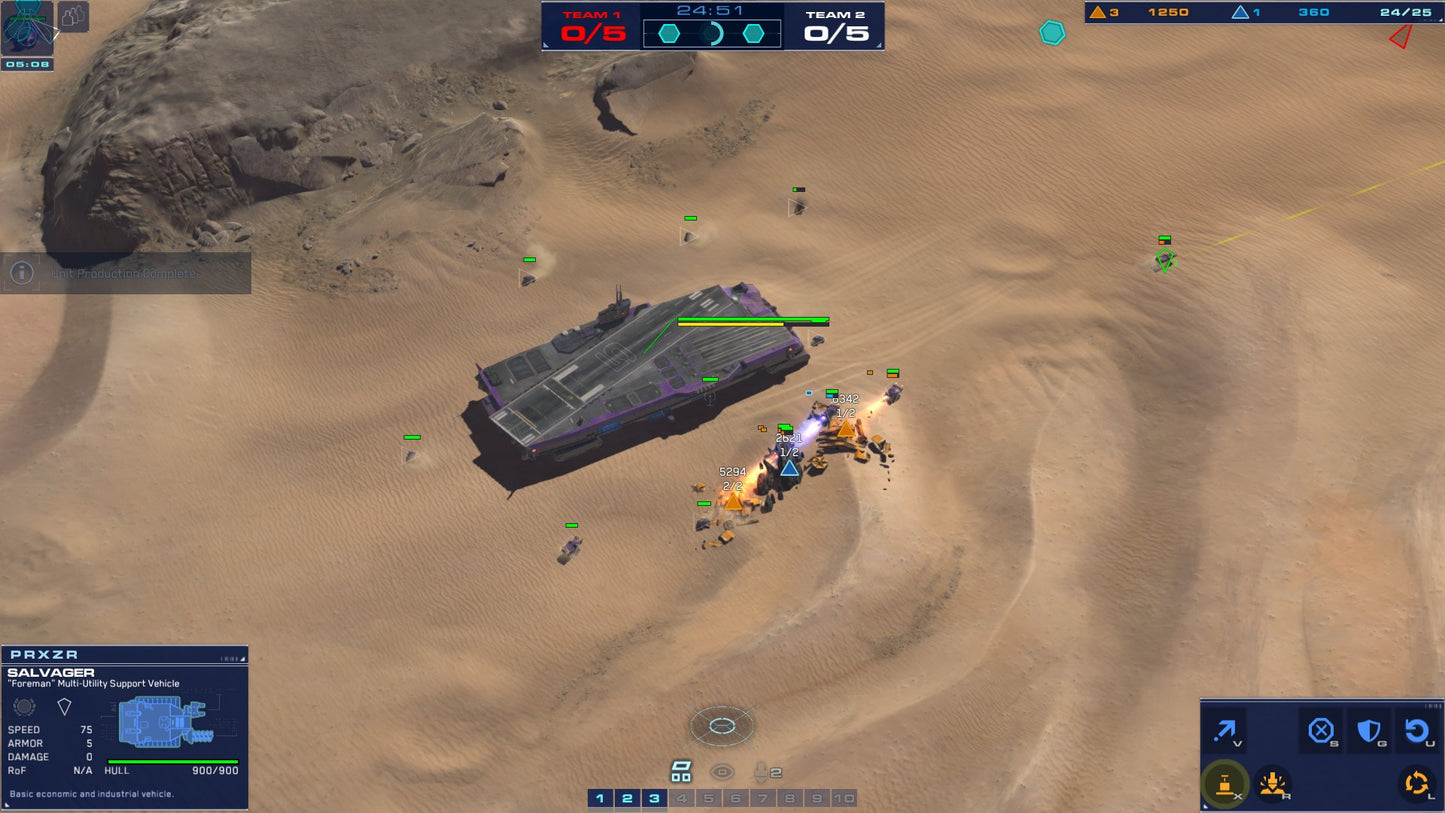Select control group 2
Image resolution: width=1445 pixels, height=813 pixels.
click(627, 798)
